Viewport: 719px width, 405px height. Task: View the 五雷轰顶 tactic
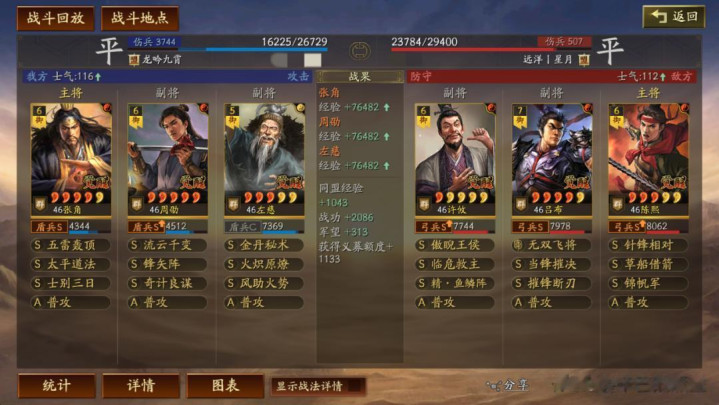tap(71, 245)
